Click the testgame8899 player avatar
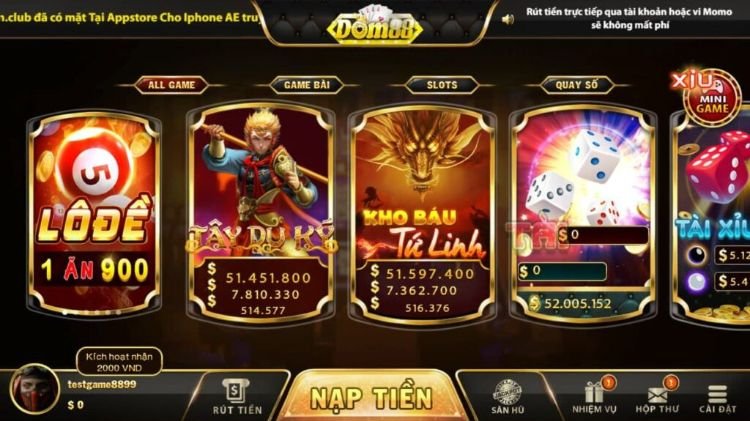The image size is (750, 421). tap(33, 391)
